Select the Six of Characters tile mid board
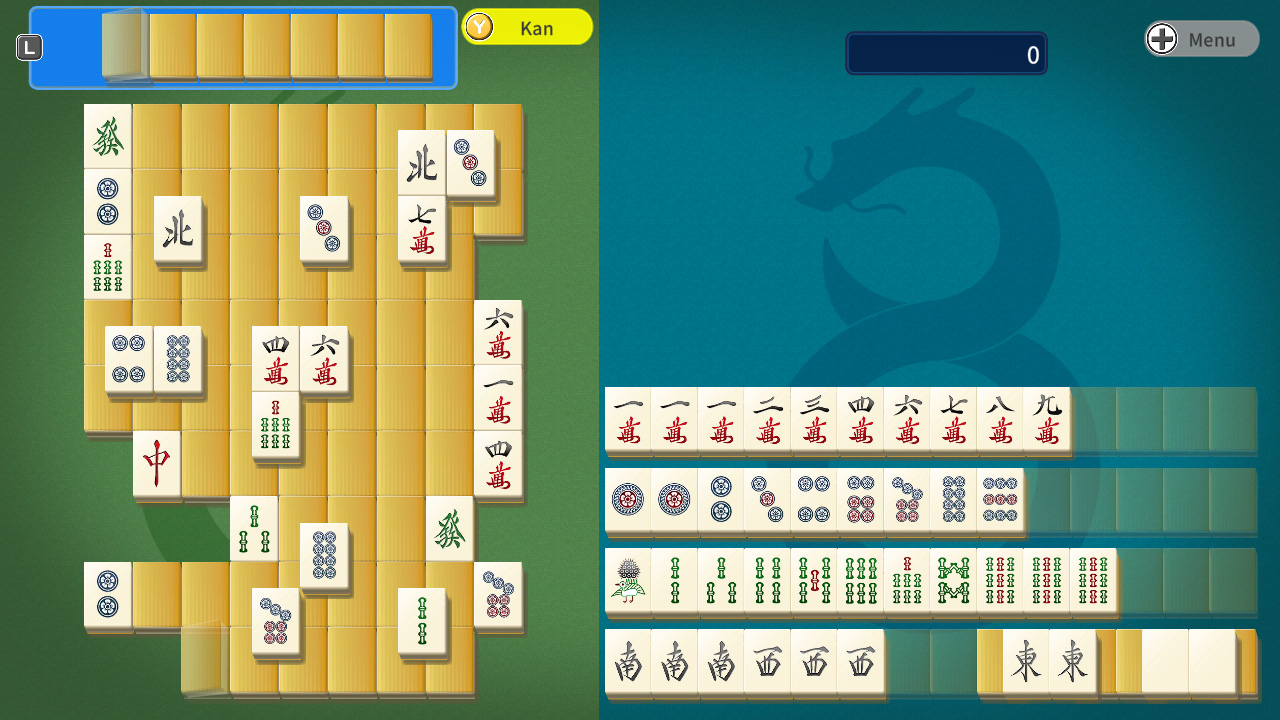Viewport: 1280px width, 720px height. (x=324, y=358)
